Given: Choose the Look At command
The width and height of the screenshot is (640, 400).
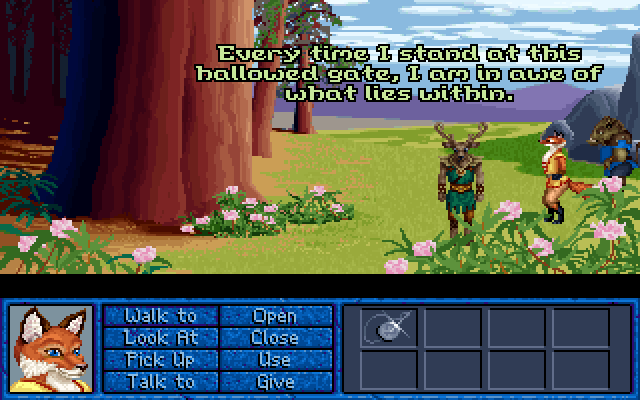Looking at the screenshot, I should 161,338.
